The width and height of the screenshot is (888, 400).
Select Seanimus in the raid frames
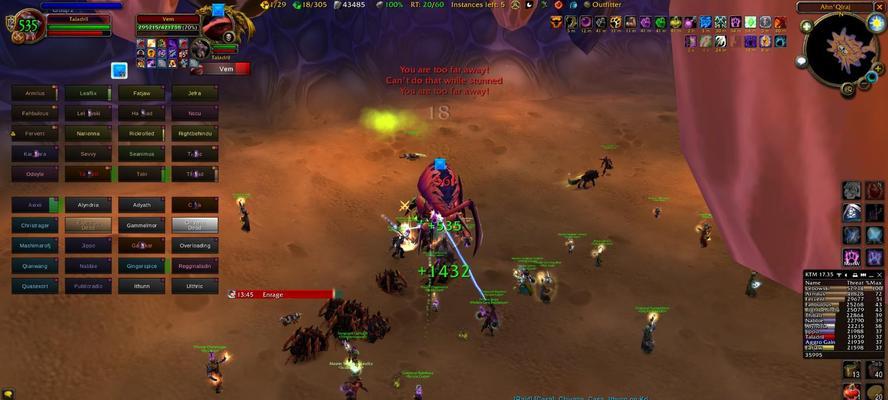[142, 153]
